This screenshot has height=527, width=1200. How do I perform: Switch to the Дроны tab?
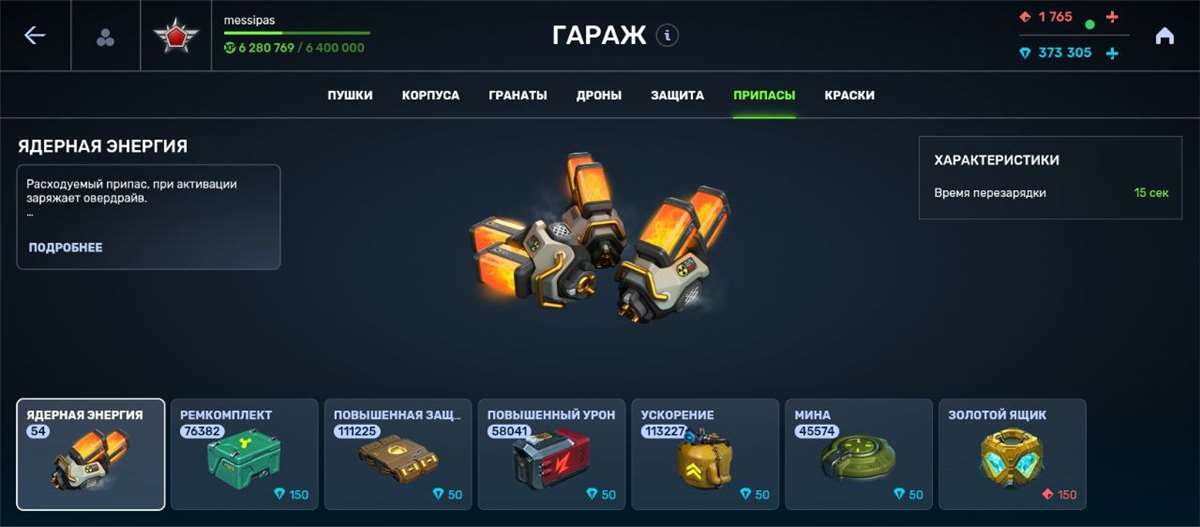point(599,96)
